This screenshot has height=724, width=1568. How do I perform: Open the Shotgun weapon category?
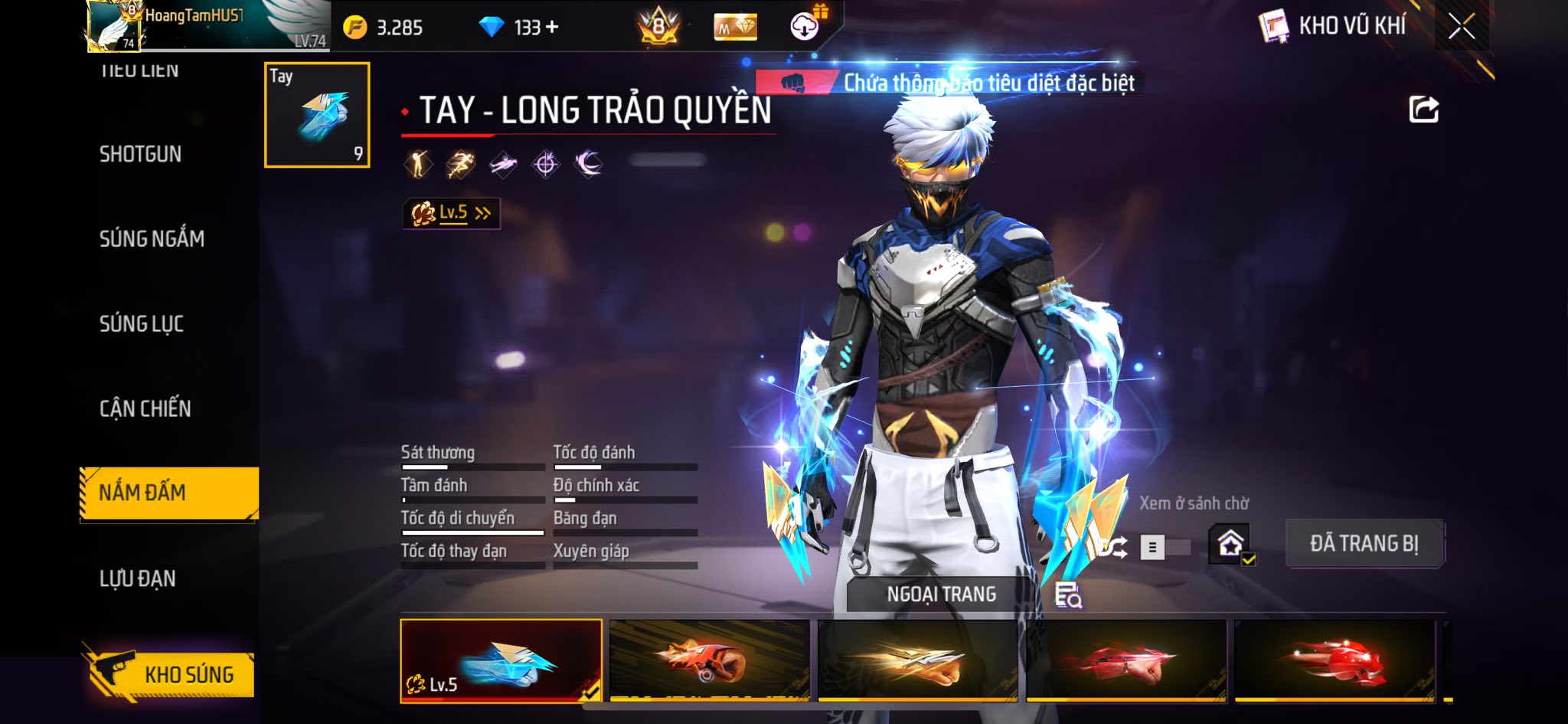(x=141, y=154)
